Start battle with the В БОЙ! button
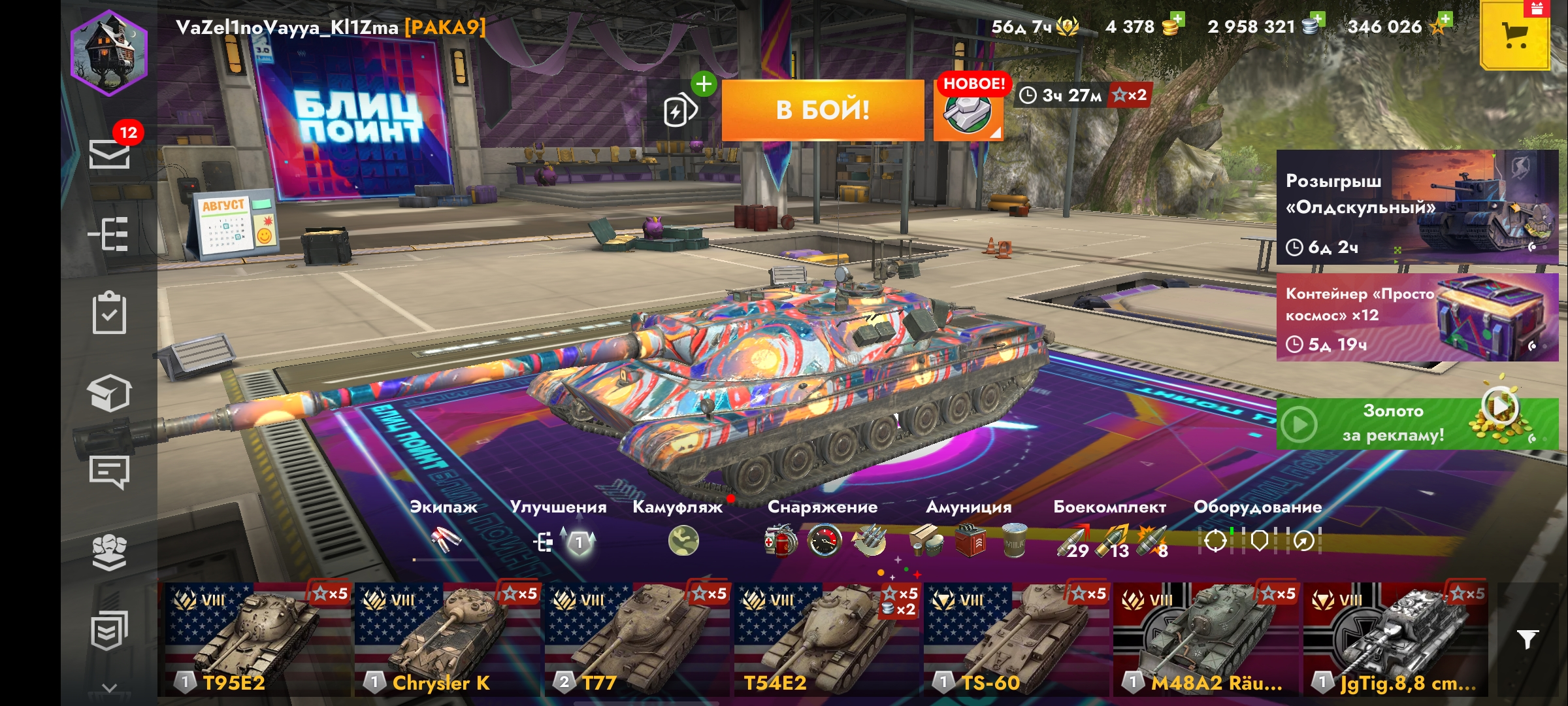Image resolution: width=1568 pixels, height=706 pixels. (823, 110)
